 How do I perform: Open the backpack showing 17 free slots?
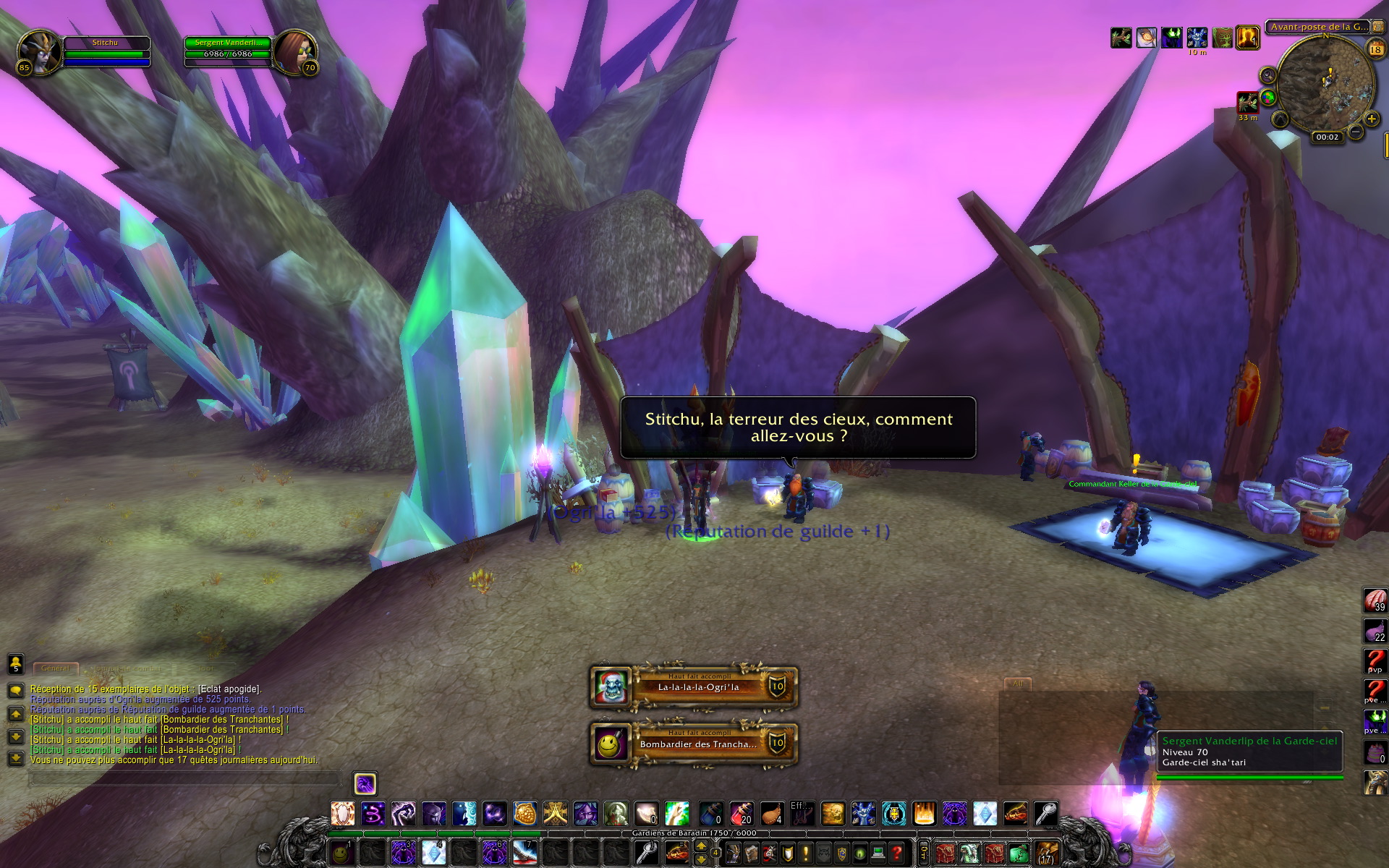point(1047,854)
